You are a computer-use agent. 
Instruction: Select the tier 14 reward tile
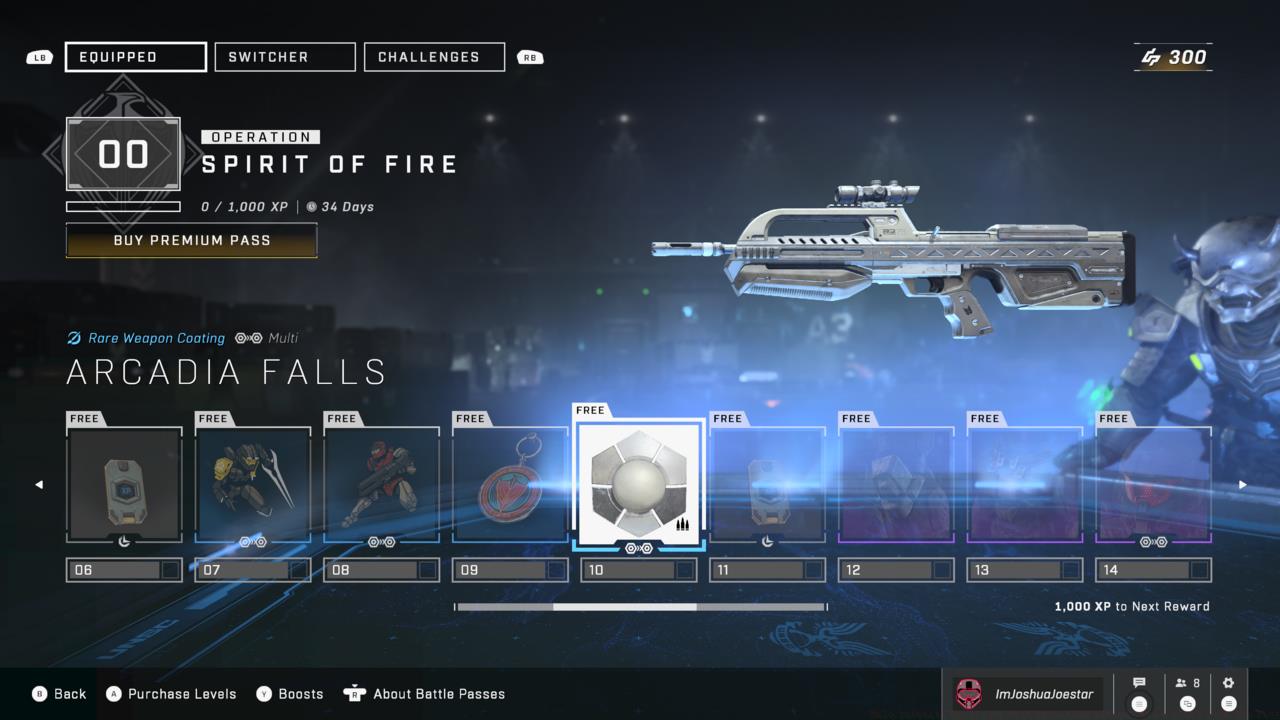[x=1153, y=485]
